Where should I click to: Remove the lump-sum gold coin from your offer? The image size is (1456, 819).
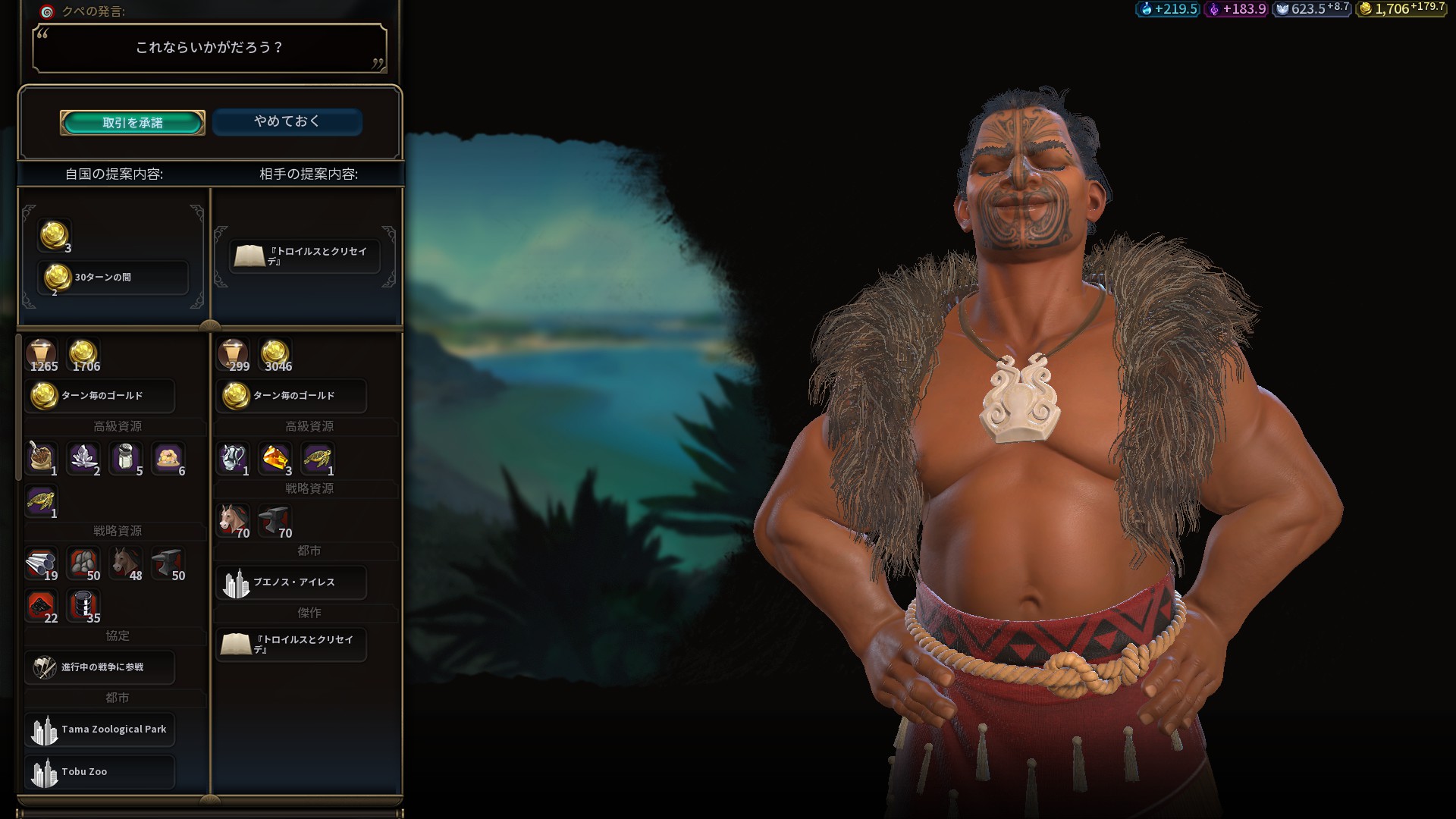[55, 236]
